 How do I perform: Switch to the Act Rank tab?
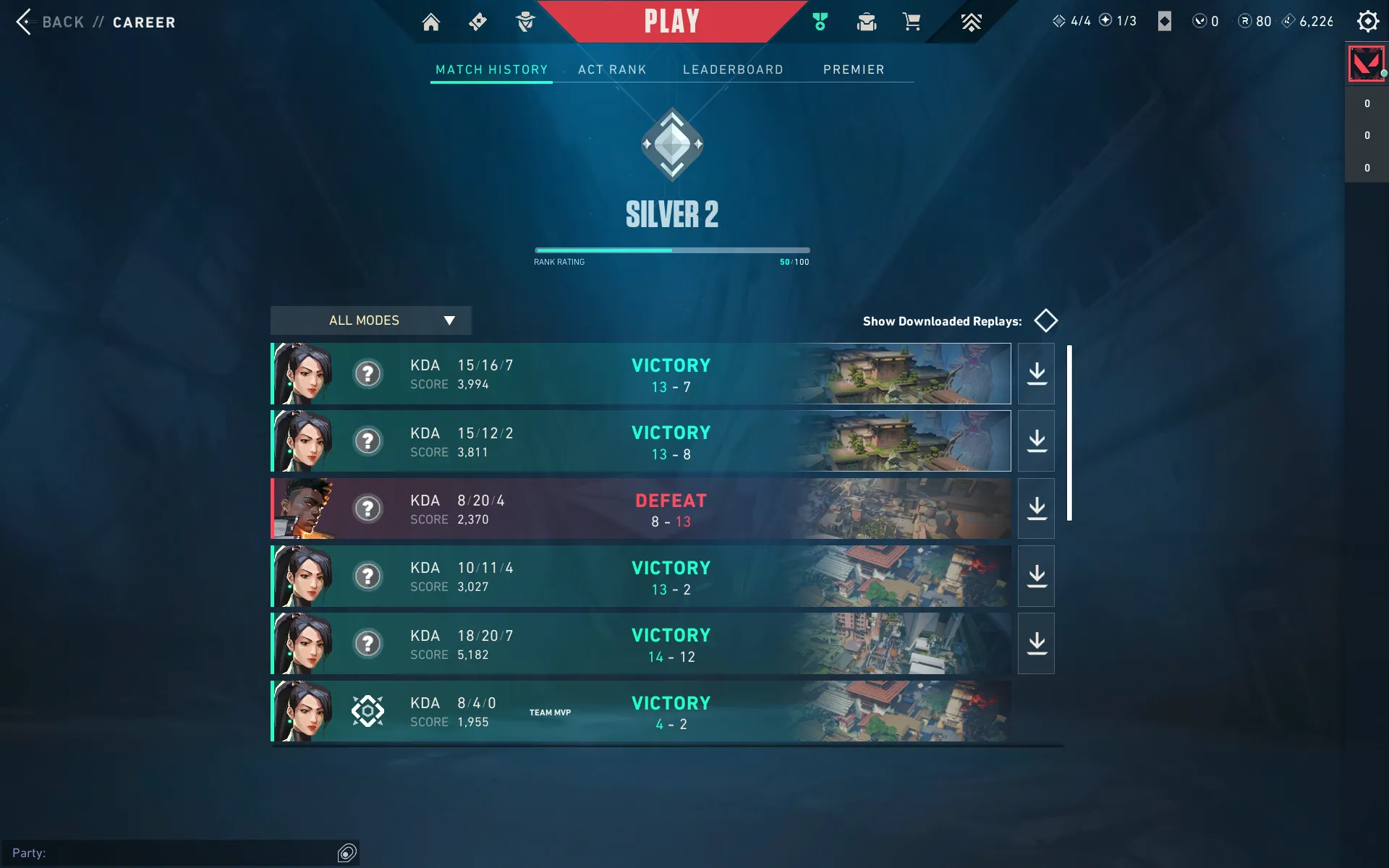pos(612,69)
